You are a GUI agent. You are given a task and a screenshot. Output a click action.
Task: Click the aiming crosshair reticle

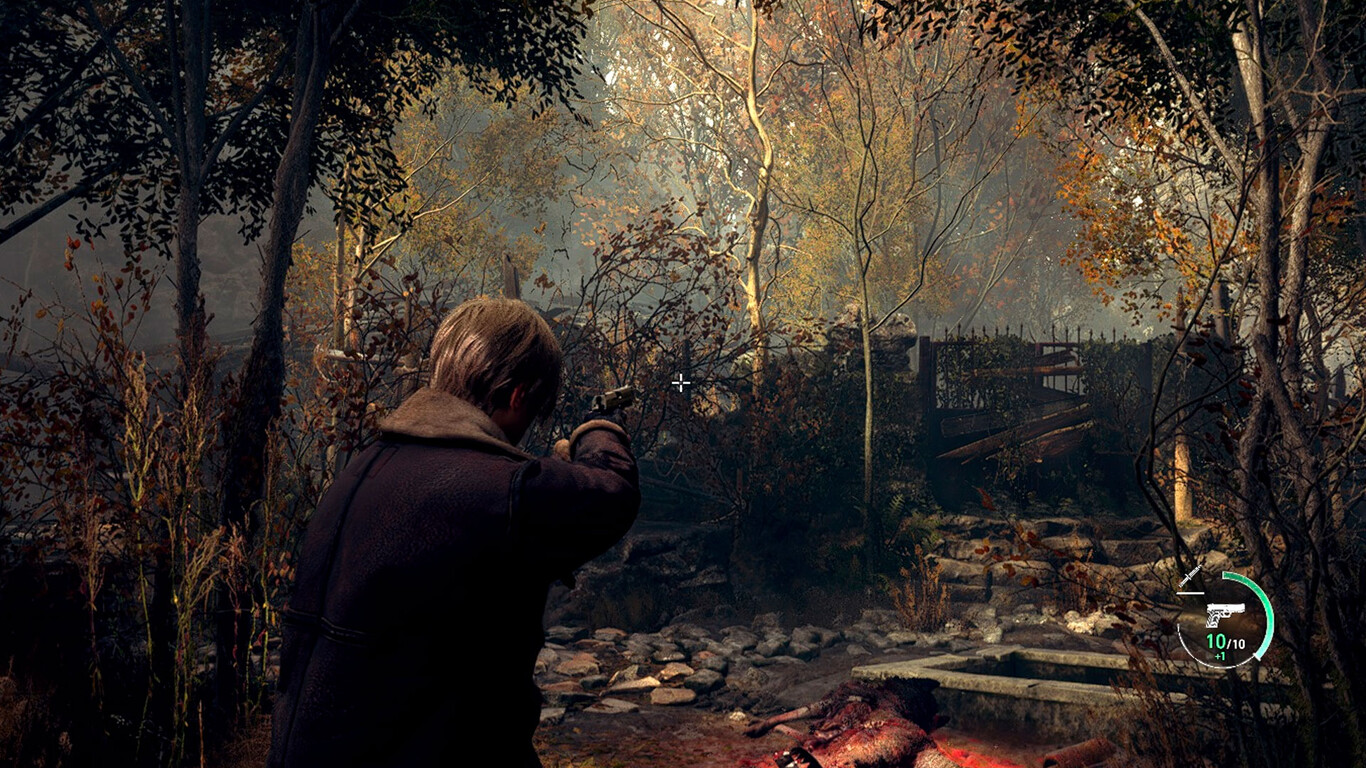pyautogui.click(x=681, y=381)
